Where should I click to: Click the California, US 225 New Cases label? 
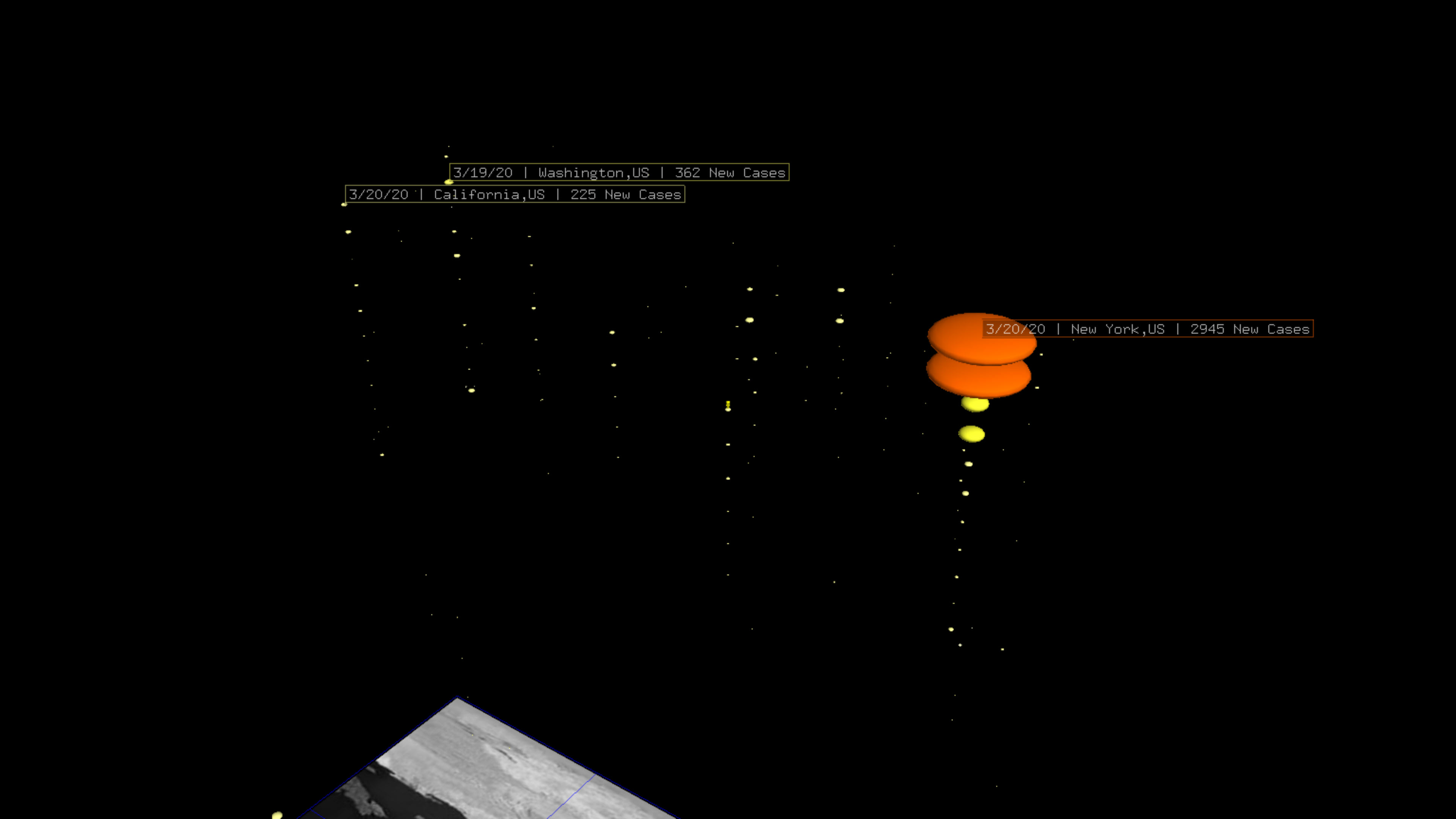click(515, 195)
